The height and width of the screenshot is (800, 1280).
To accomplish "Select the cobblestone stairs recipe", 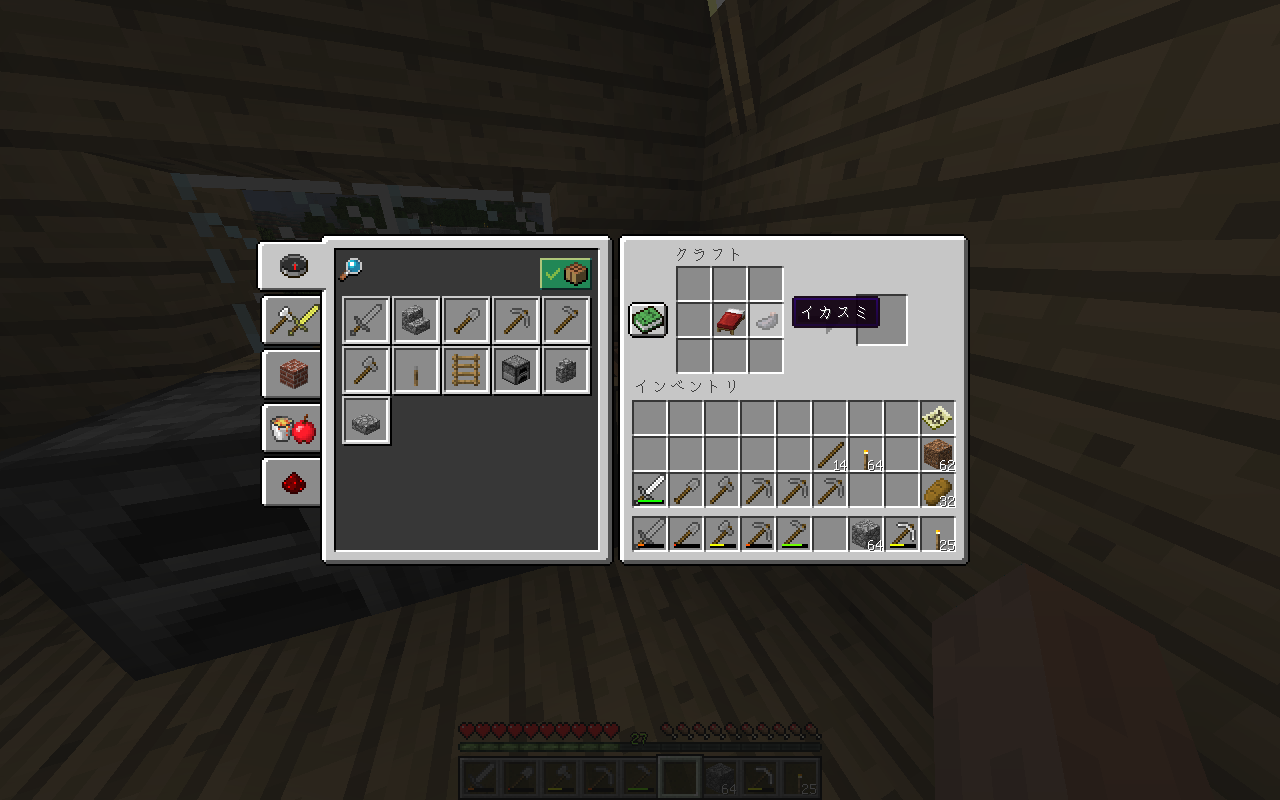I will pos(415,320).
